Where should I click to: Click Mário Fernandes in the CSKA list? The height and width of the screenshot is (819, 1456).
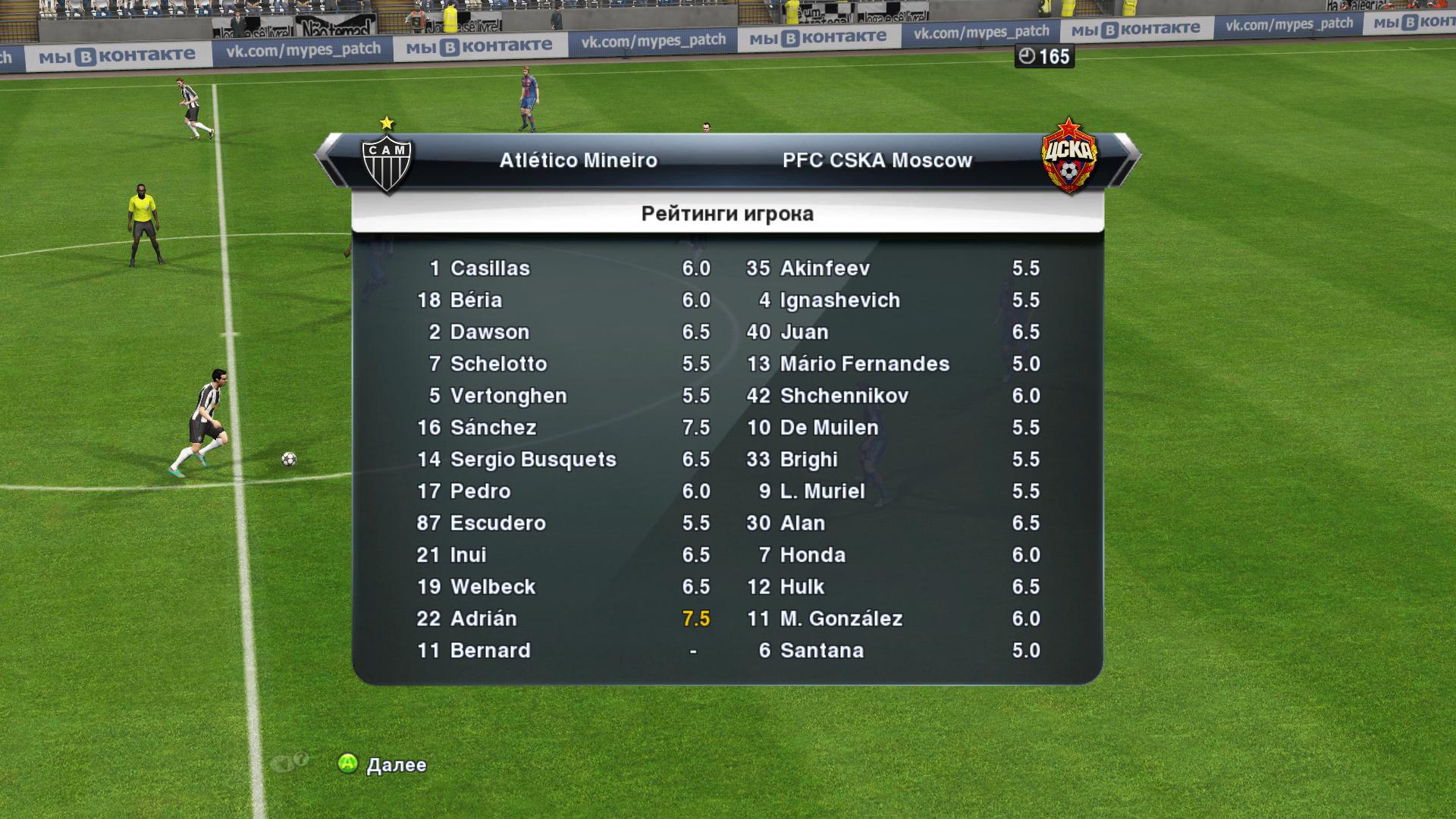864,364
